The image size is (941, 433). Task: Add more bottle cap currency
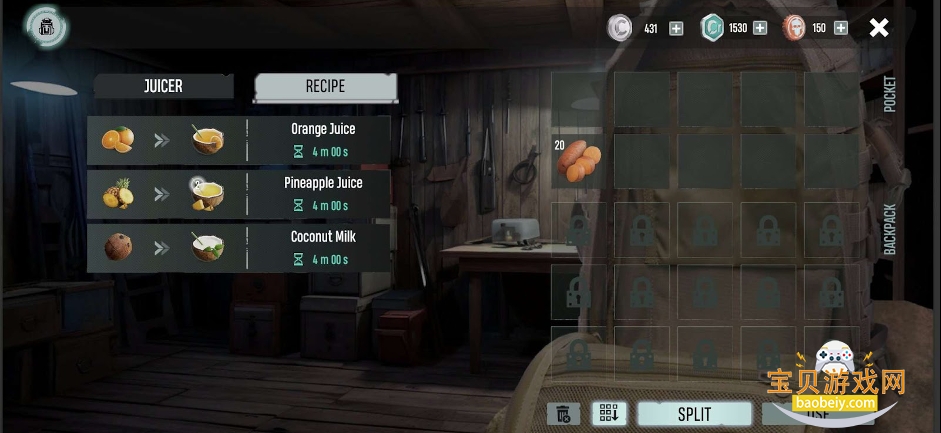[841, 28]
